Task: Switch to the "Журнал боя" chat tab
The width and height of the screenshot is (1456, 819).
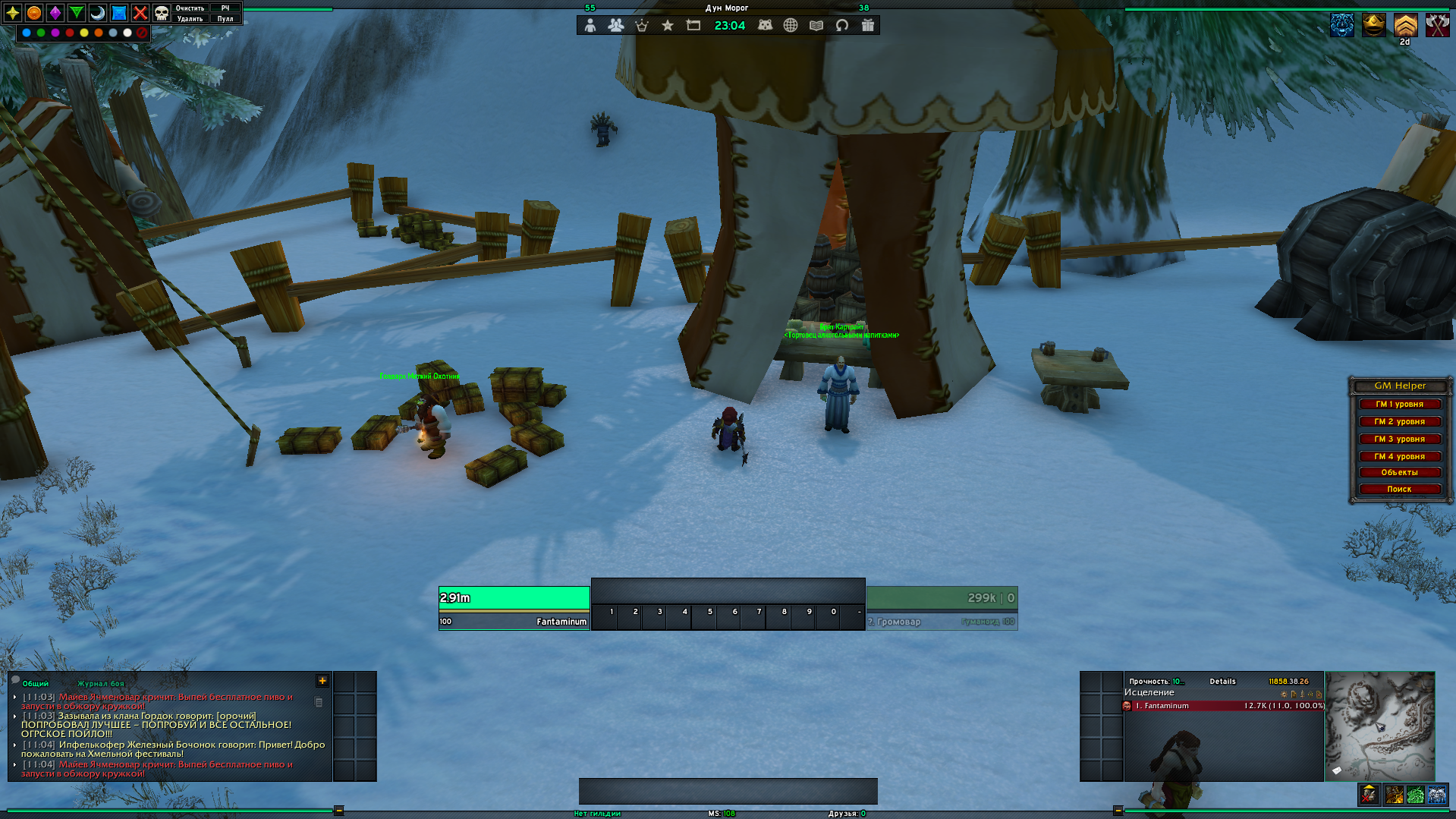Action: click(x=100, y=684)
